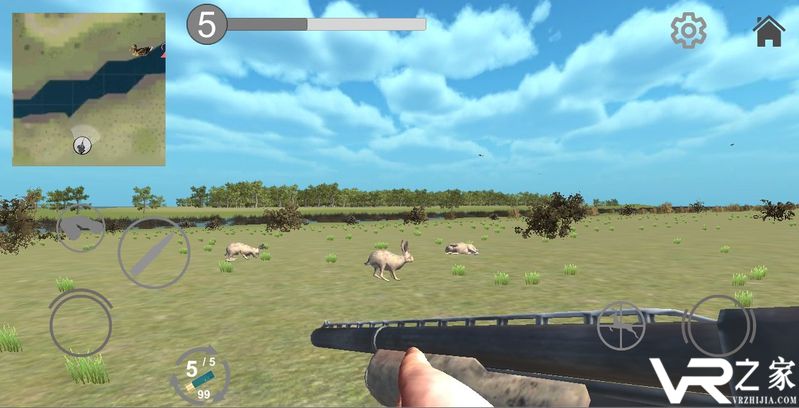Tap the empty left movement joystick

pyautogui.click(x=81, y=323)
